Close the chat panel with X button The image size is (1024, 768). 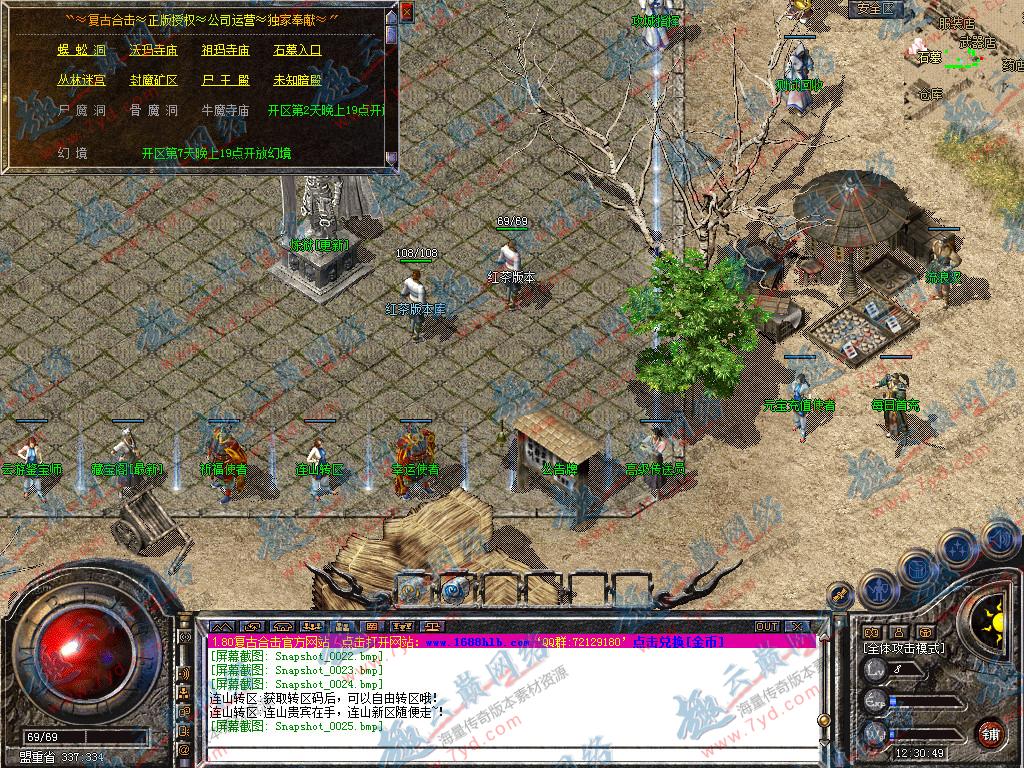click(797, 626)
